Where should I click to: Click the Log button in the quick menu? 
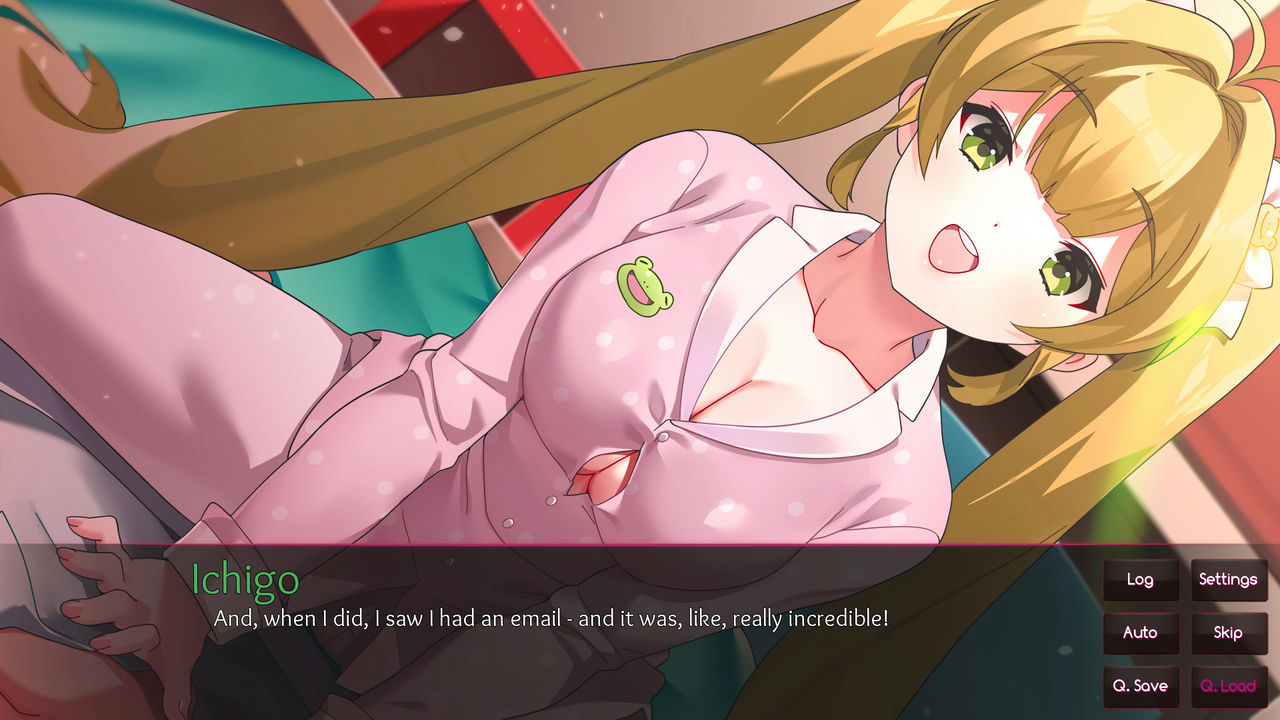tap(1141, 580)
